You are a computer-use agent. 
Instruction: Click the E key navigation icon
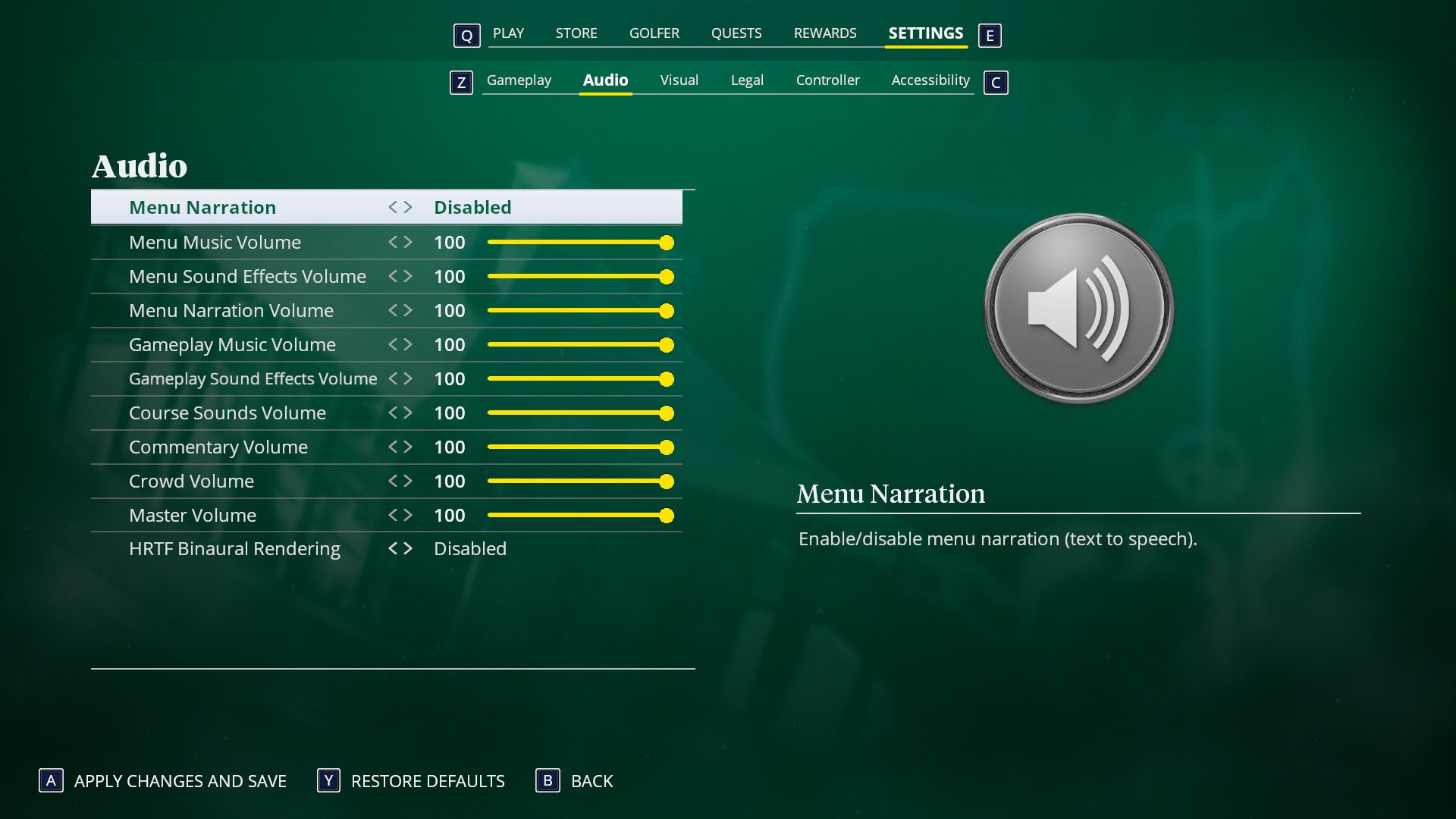pyautogui.click(x=990, y=35)
